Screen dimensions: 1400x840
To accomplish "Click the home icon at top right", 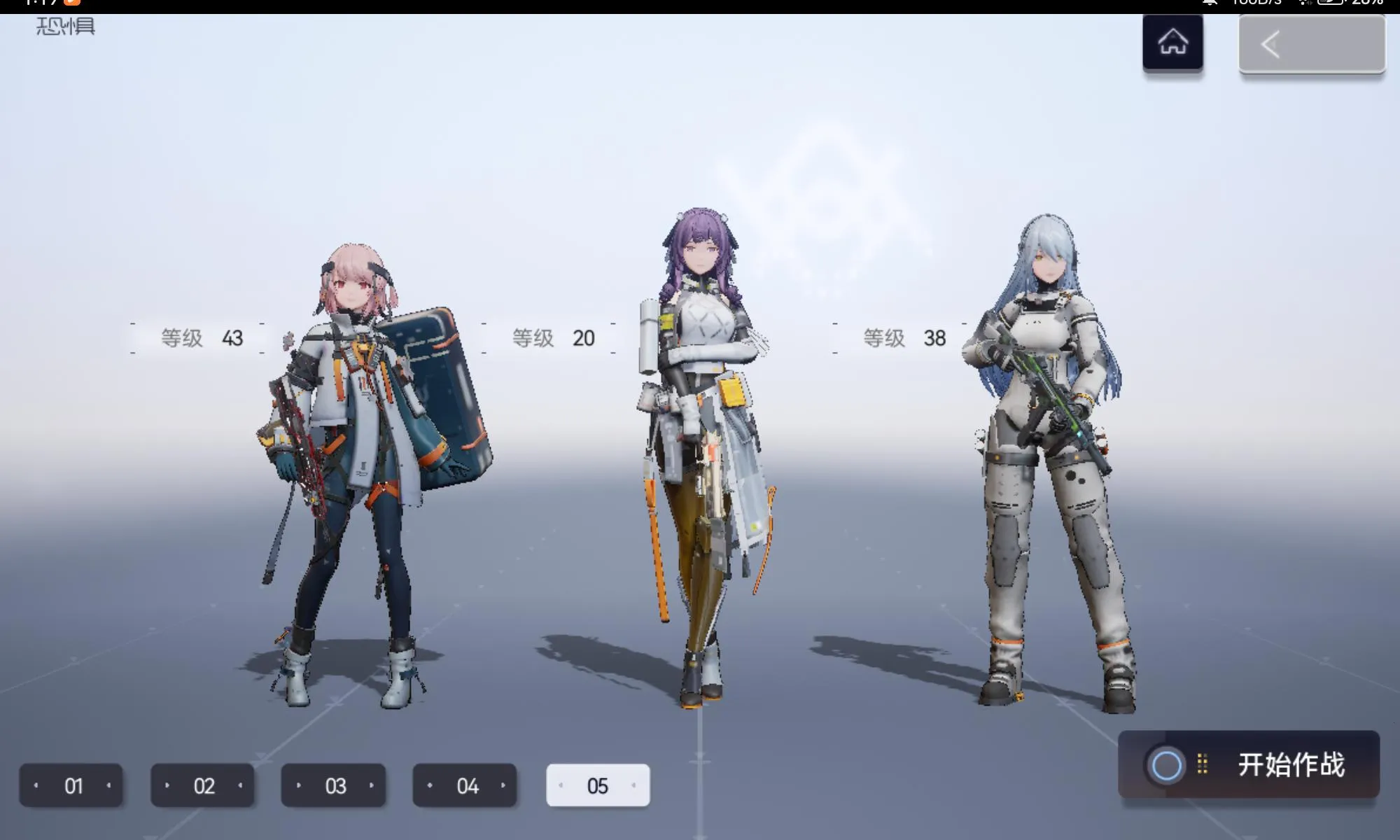I will [x=1172, y=41].
